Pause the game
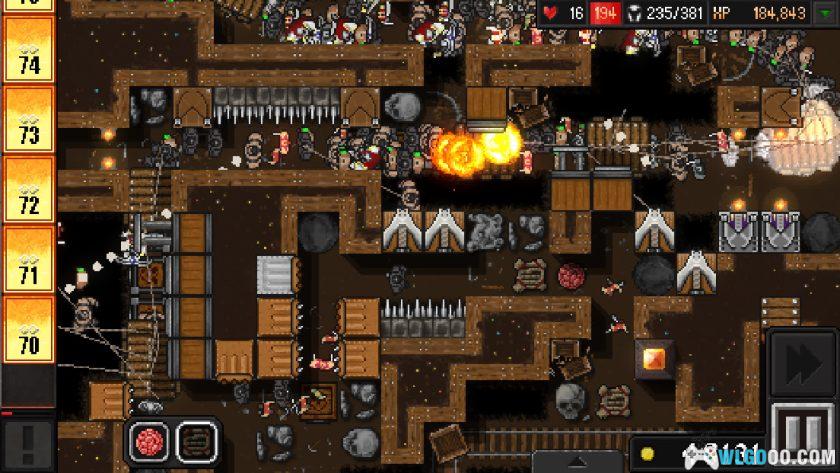Image resolution: width=840 pixels, height=473 pixels. coord(802,436)
